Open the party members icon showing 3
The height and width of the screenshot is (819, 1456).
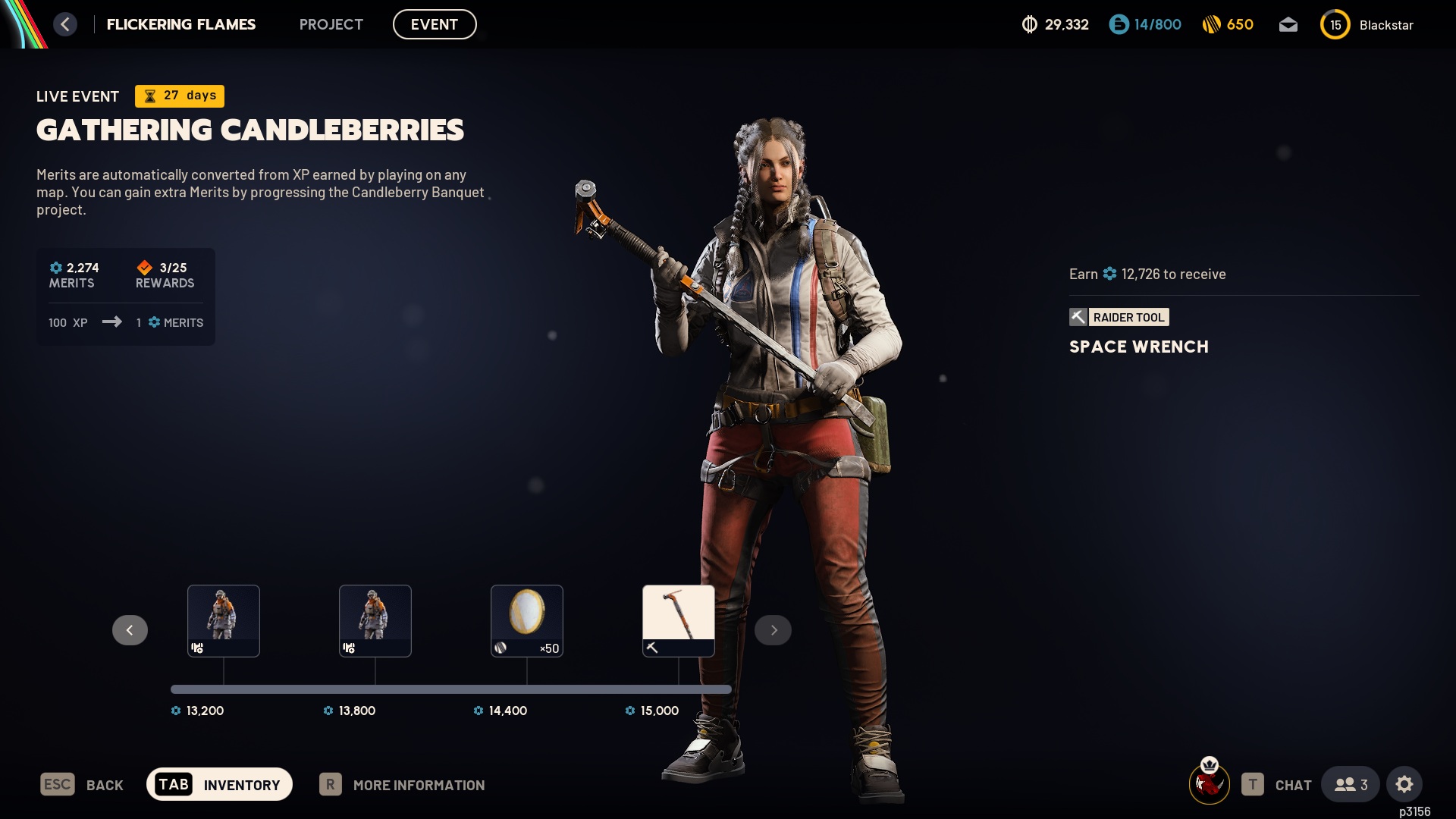click(x=1349, y=785)
